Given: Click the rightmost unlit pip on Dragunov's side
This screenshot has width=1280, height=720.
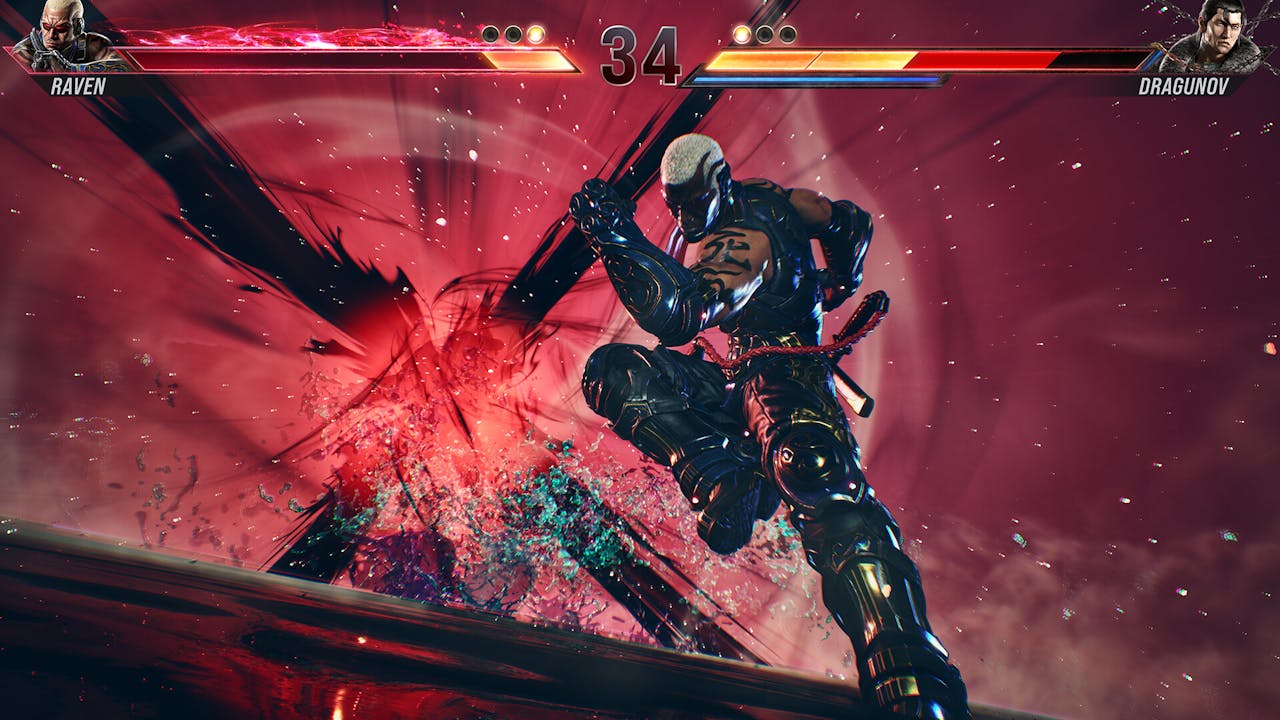Looking at the screenshot, I should 787,35.
